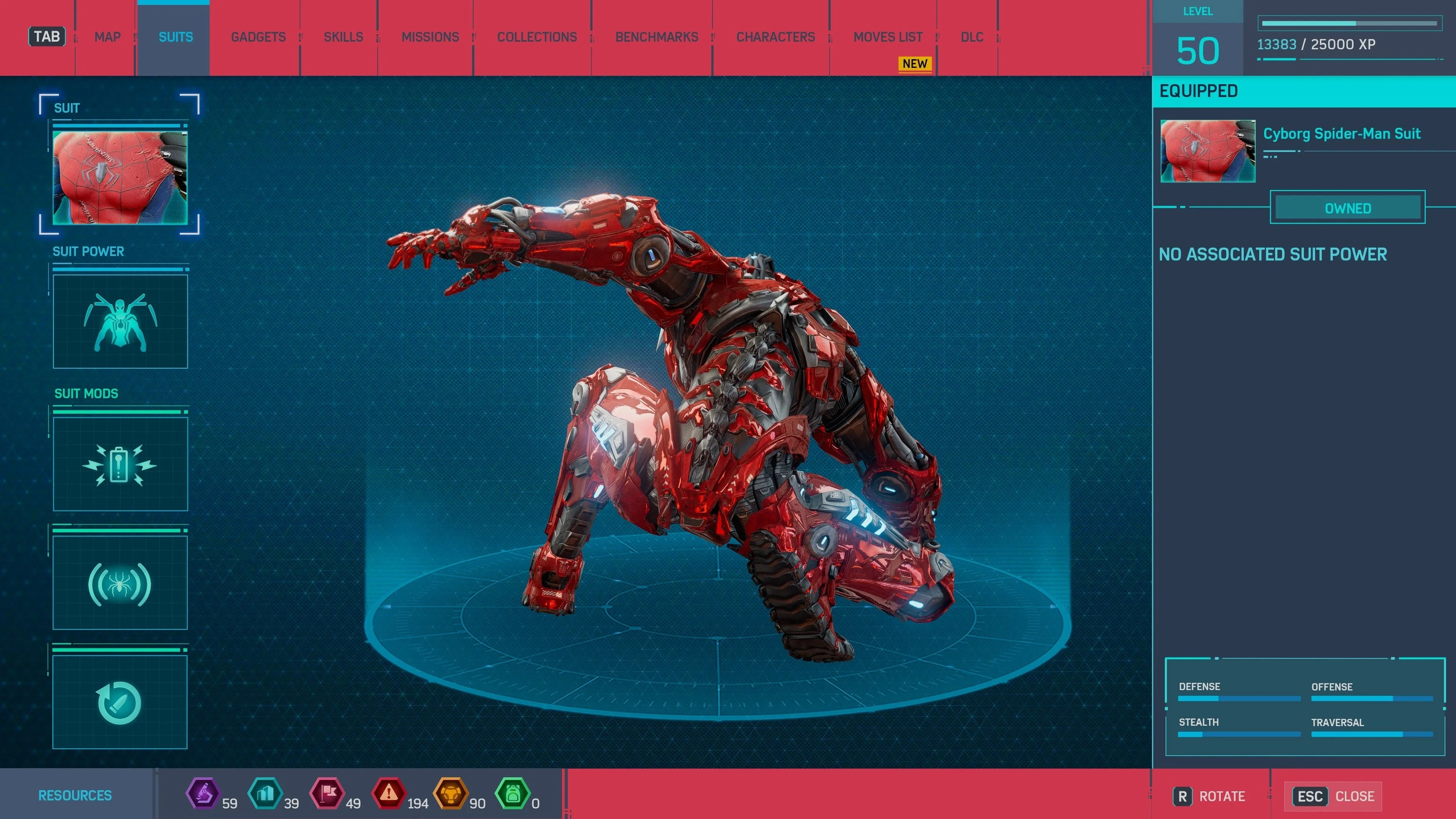Open the Suits tab

click(x=175, y=37)
